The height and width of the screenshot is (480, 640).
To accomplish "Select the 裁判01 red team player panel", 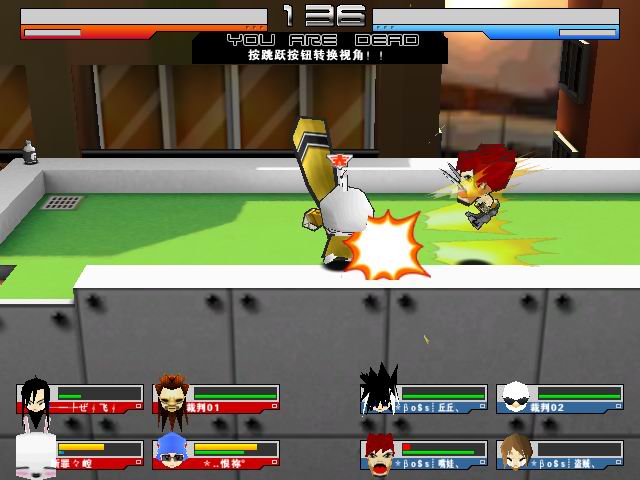I will point(216,399).
